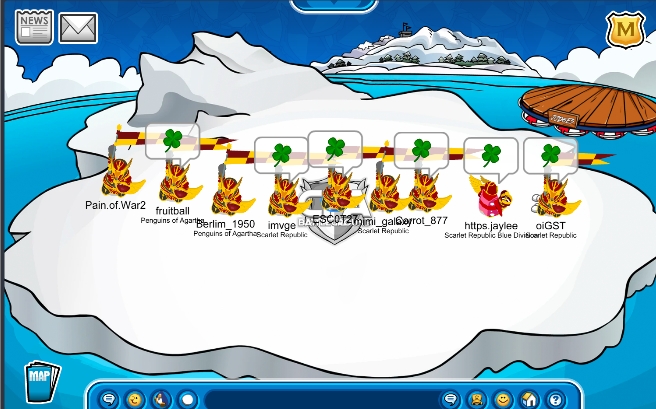Image resolution: width=656 pixels, height=409 pixels.
Task: Click the moderator M badge
Action: point(626,30)
